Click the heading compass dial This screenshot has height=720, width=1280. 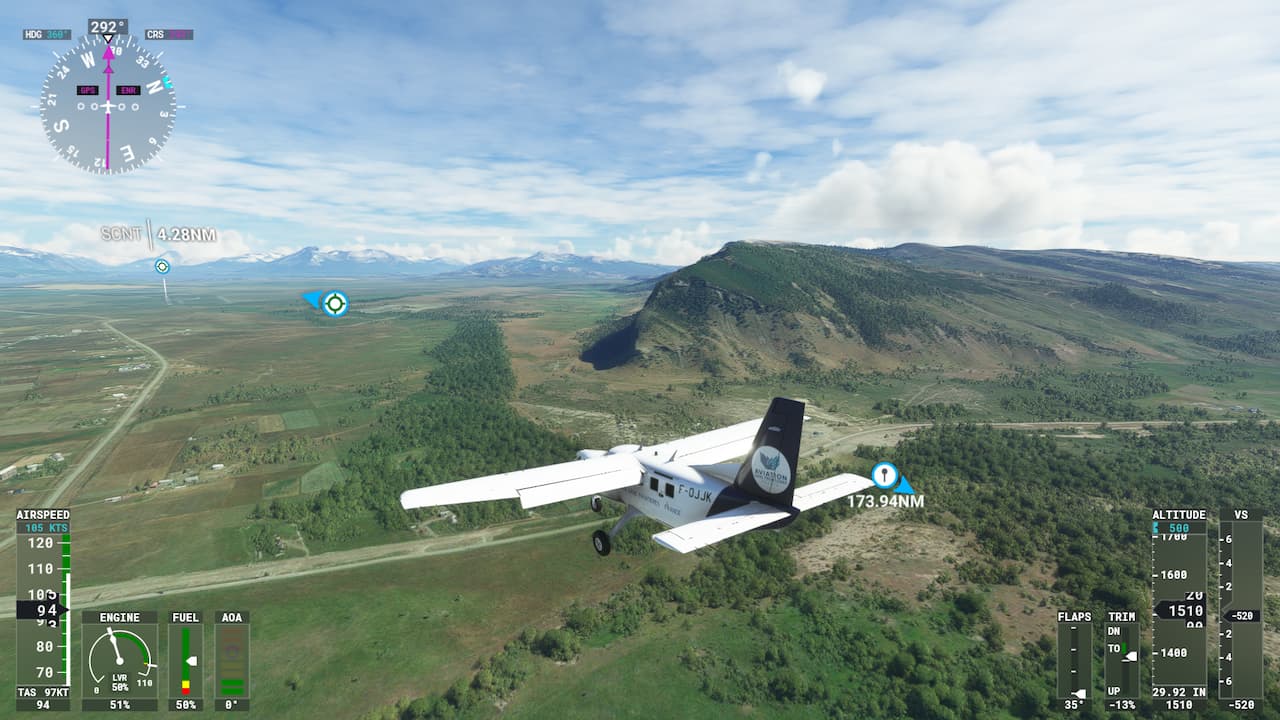coord(108,106)
